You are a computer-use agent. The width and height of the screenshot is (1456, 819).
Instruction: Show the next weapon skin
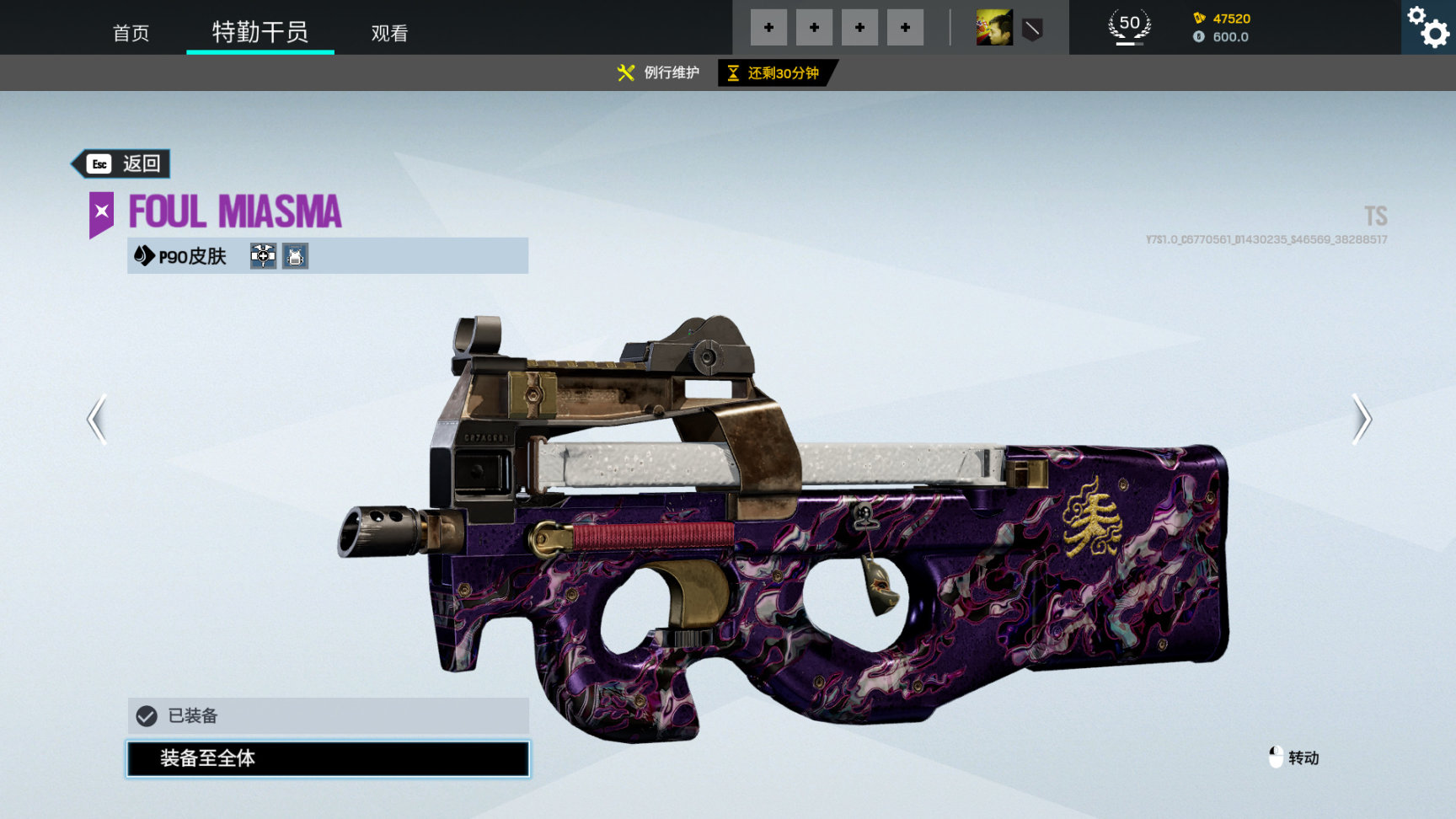click(x=1361, y=419)
